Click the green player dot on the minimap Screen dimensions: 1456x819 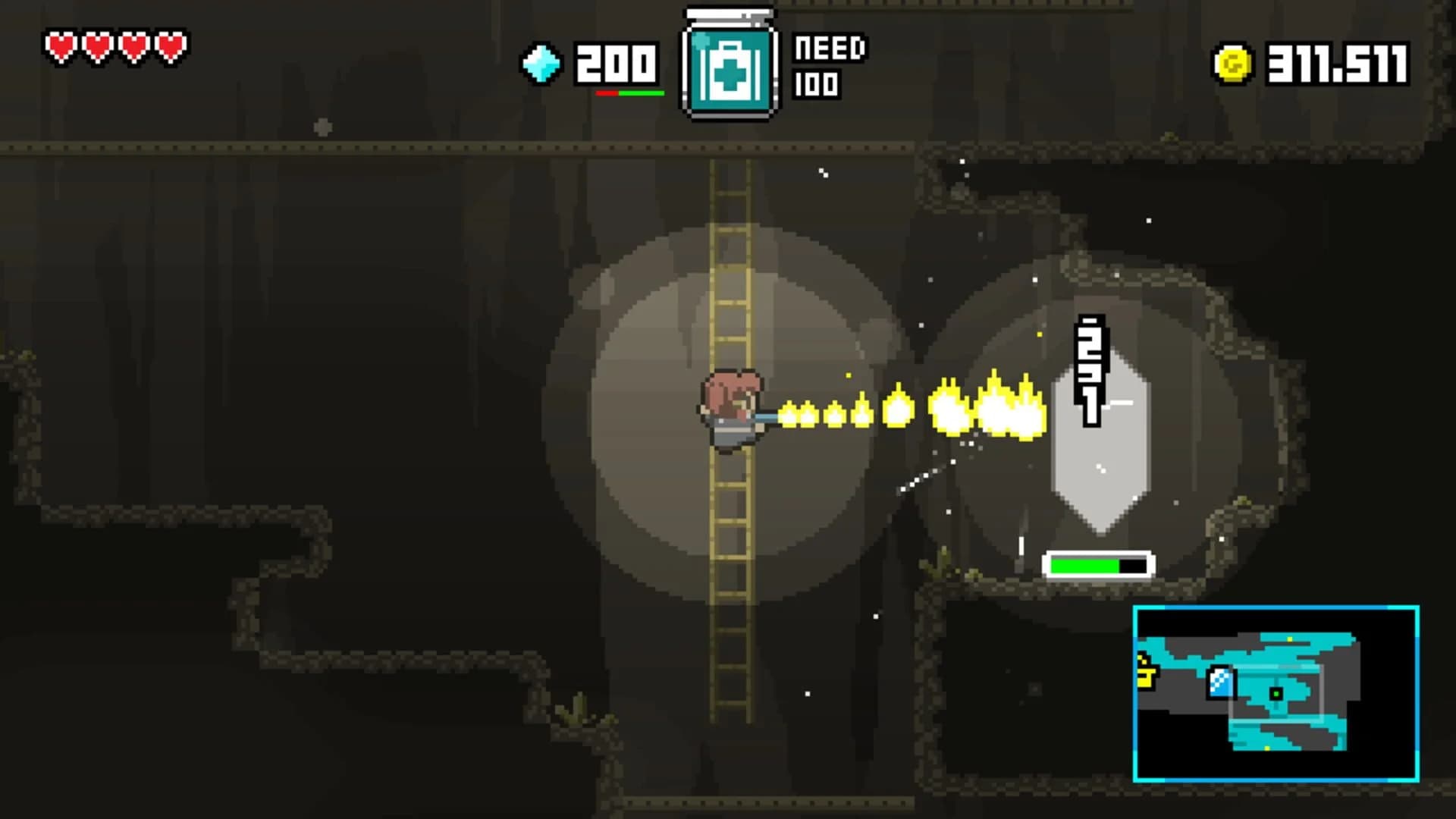click(x=1276, y=694)
